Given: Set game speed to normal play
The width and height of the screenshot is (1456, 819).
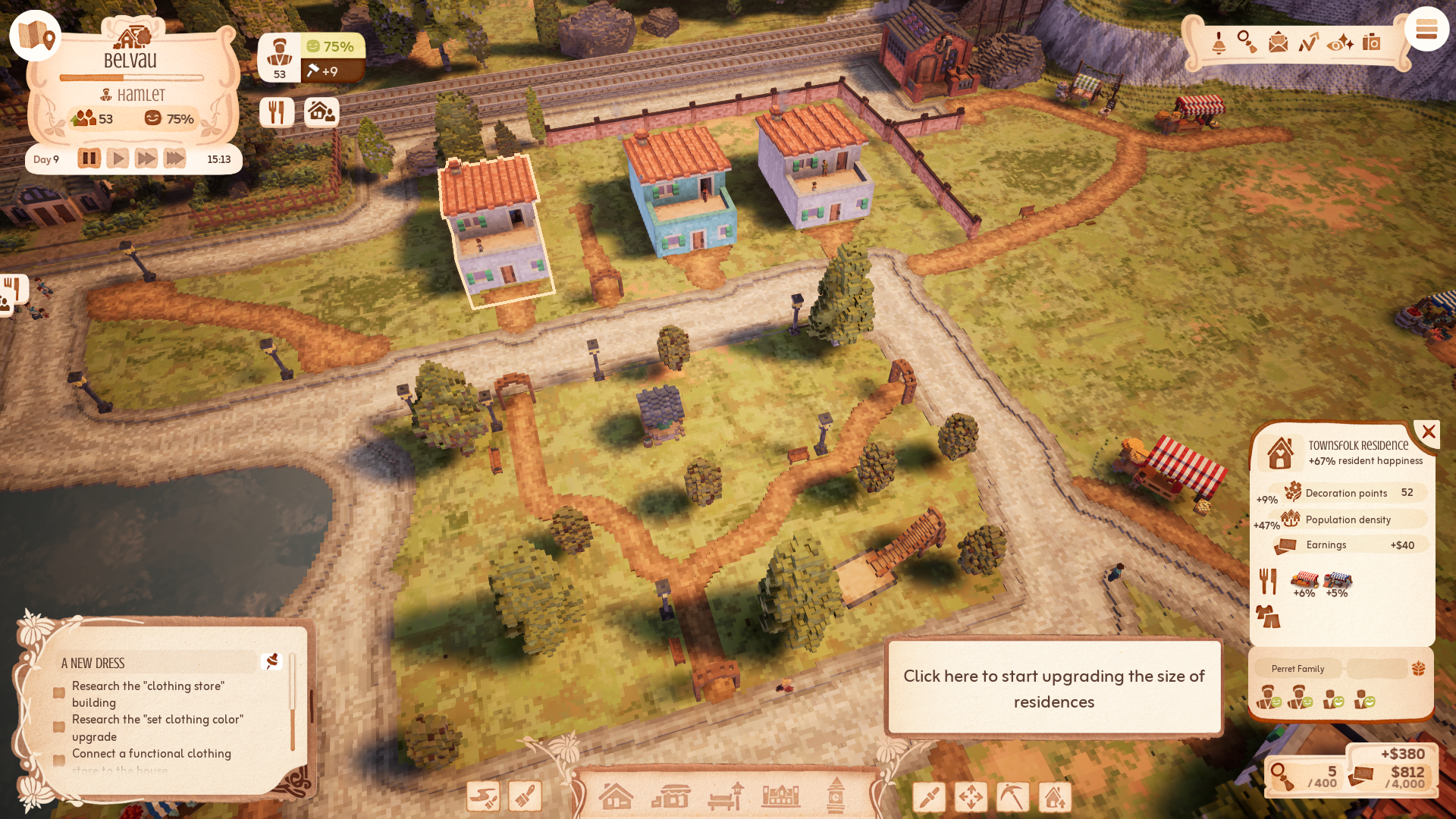Looking at the screenshot, I should tap(118, 158).
